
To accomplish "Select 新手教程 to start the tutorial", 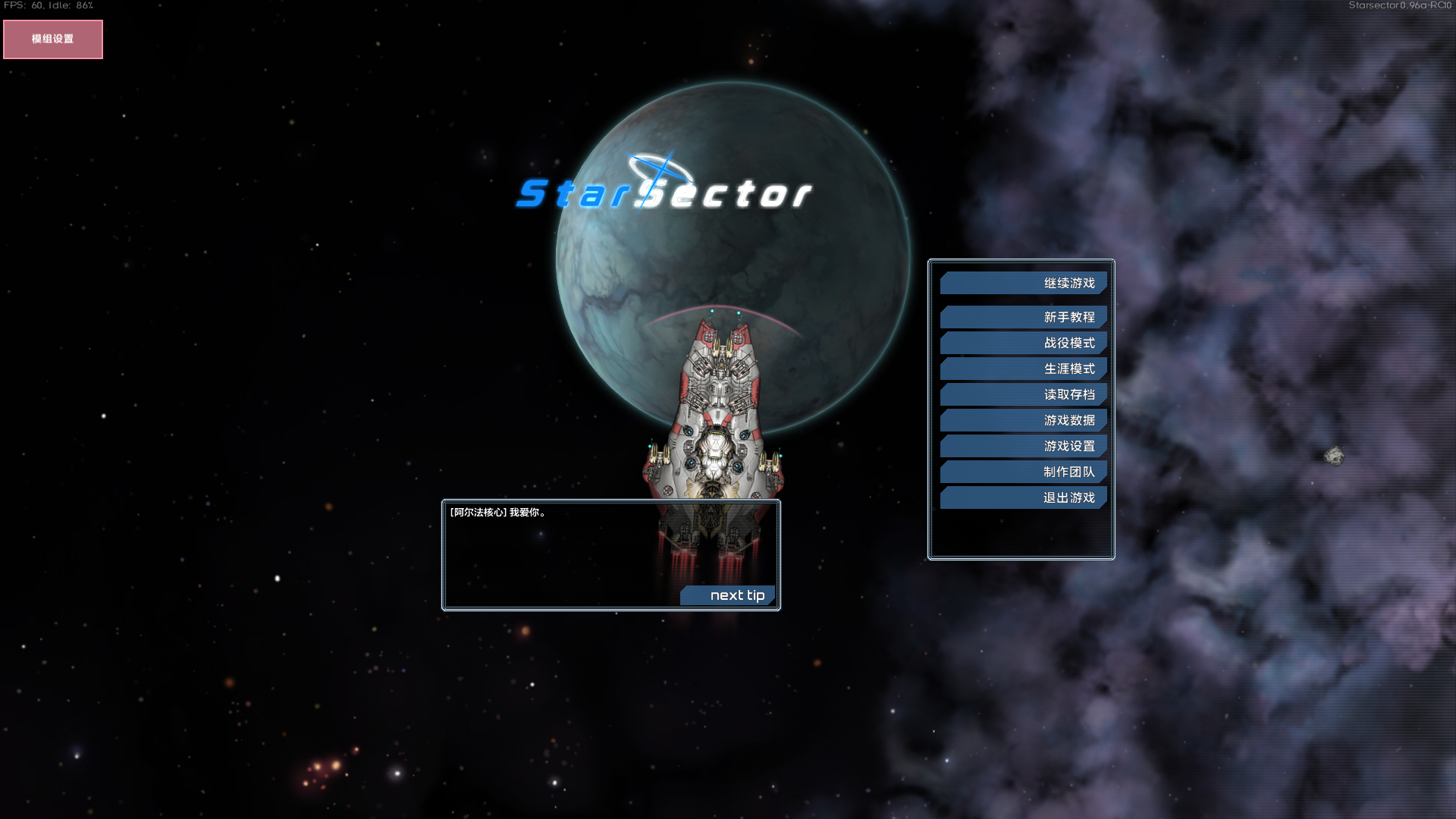I will click(x=1025, y=316).
